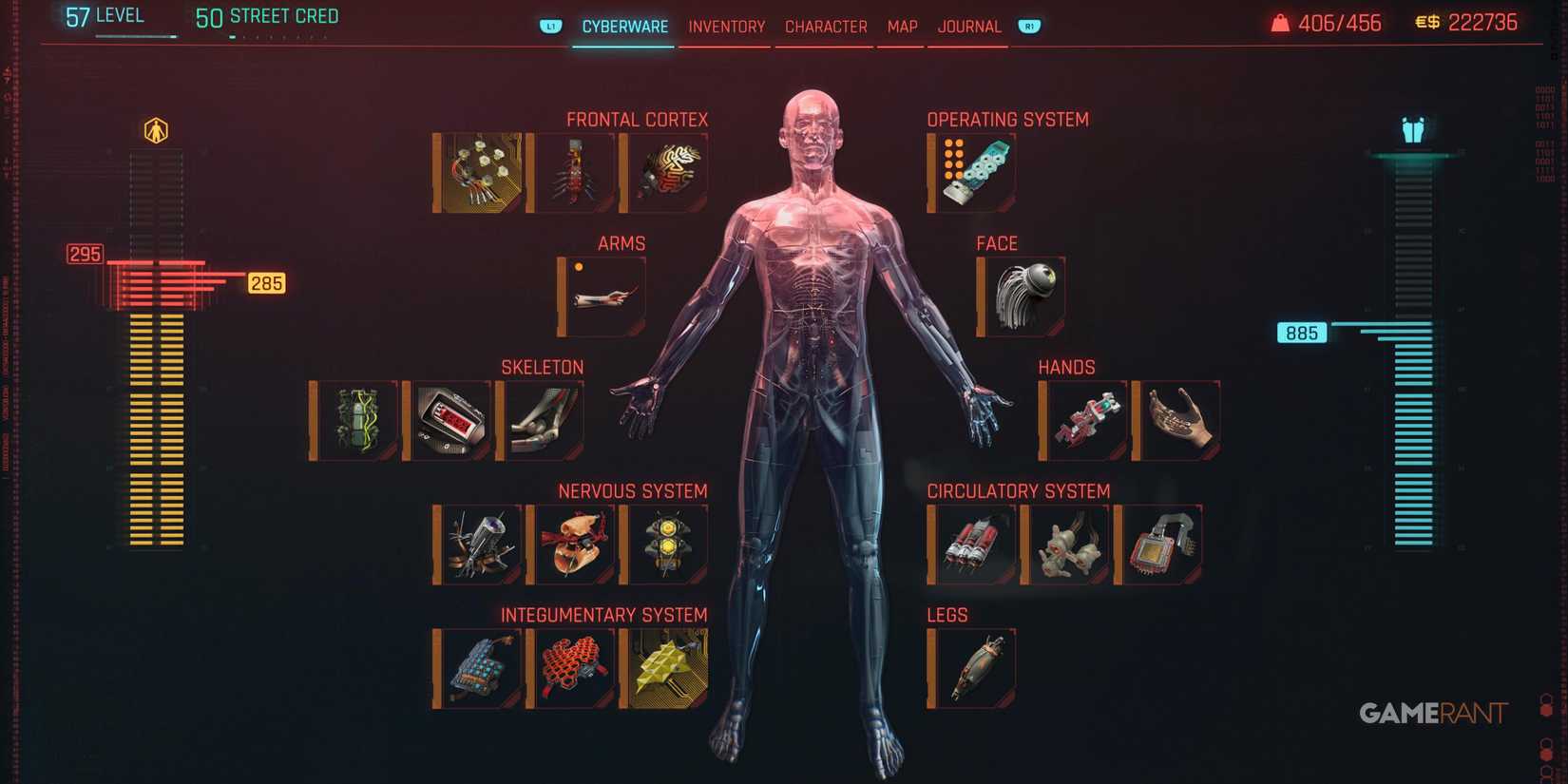Image resolution: width=1568 pixels, height=784 pixels.
Task: Click the yellow Integumentary System armor implant
Action: click(x=665, y=666)
